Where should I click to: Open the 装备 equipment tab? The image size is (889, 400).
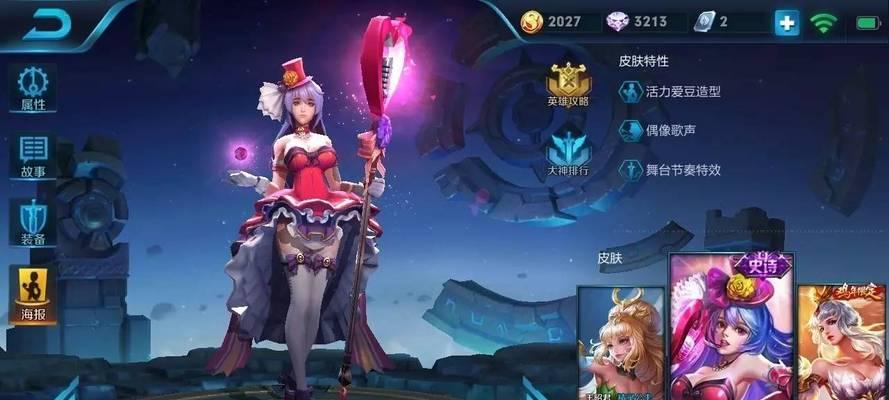point(33,223)
